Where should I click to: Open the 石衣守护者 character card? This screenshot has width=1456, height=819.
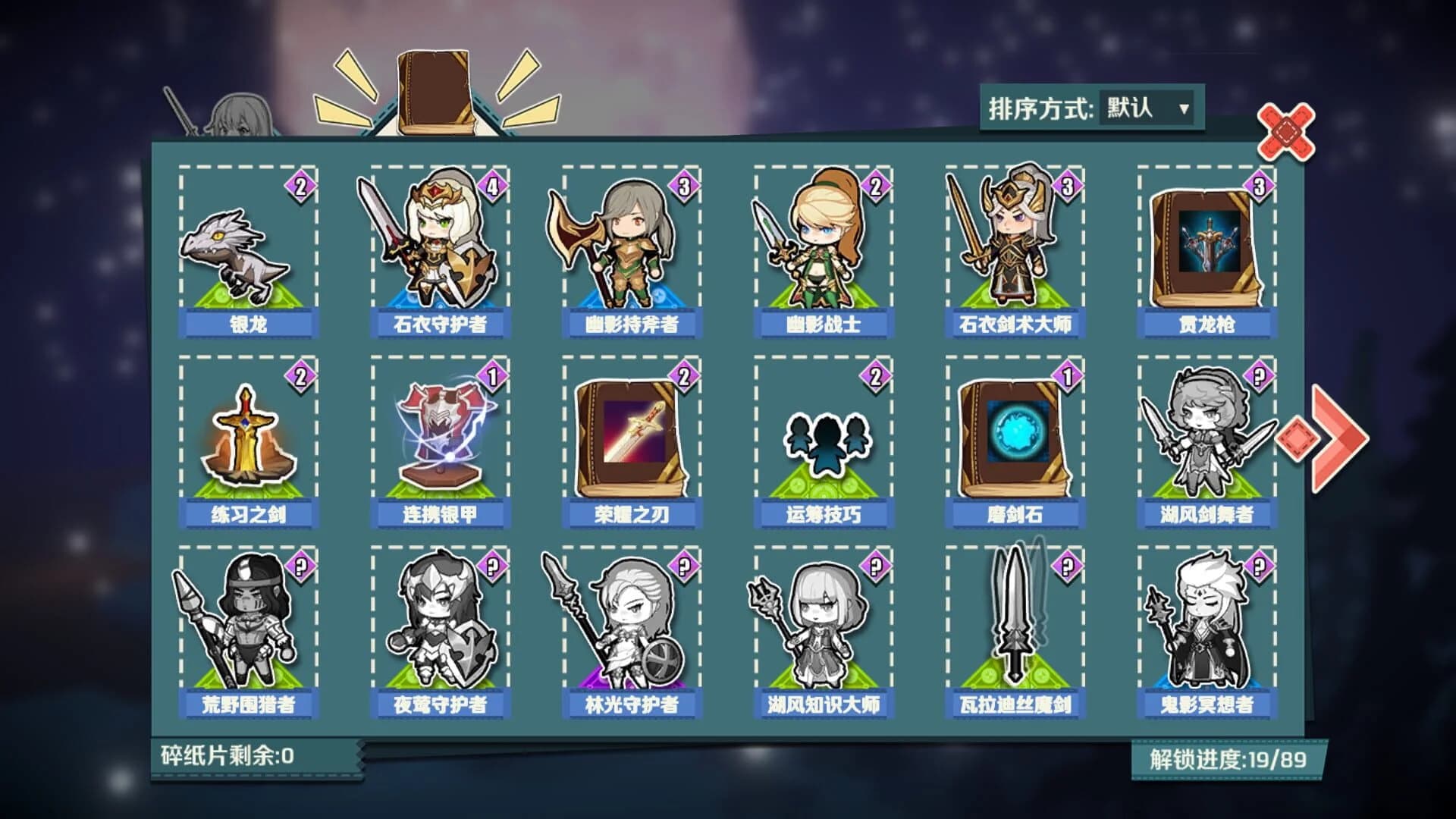coord(440,250)
